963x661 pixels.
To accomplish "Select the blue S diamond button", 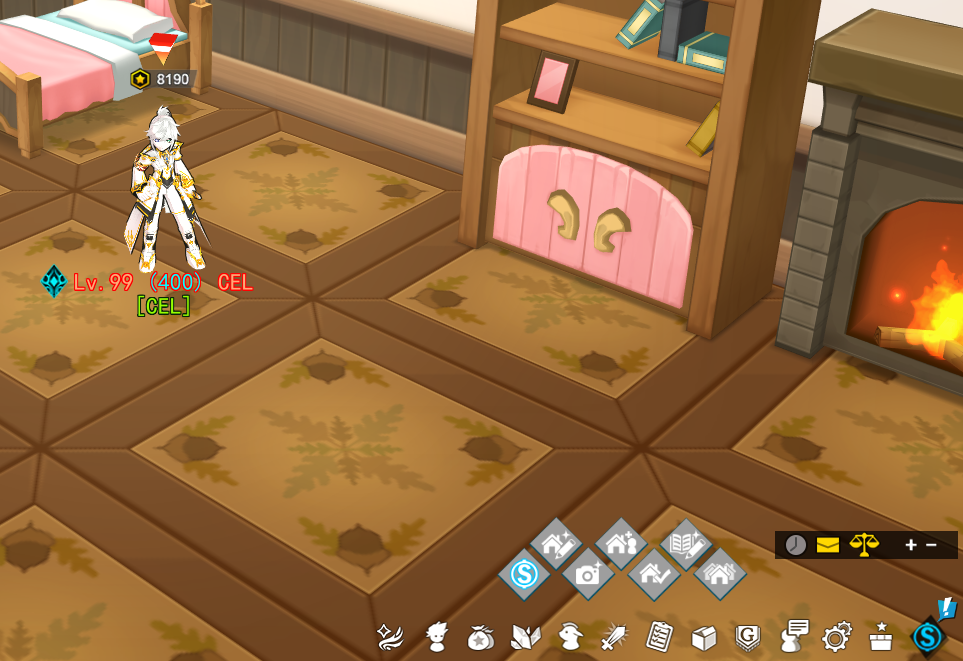I will click(x=524, y=574).
